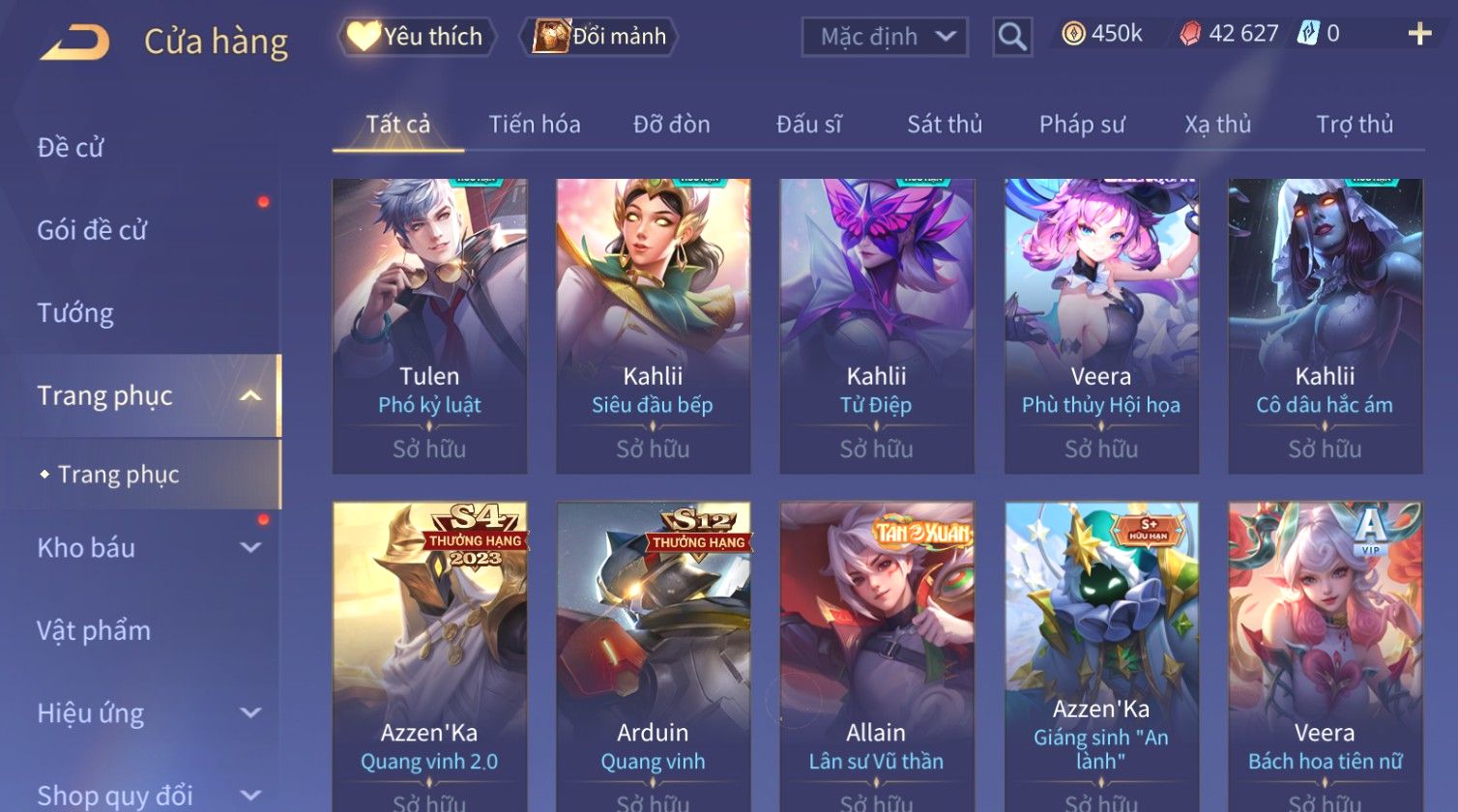Screen dimensions: 1458x812
Task: Click the magnifying glass search button
Action: point(1011,37)
